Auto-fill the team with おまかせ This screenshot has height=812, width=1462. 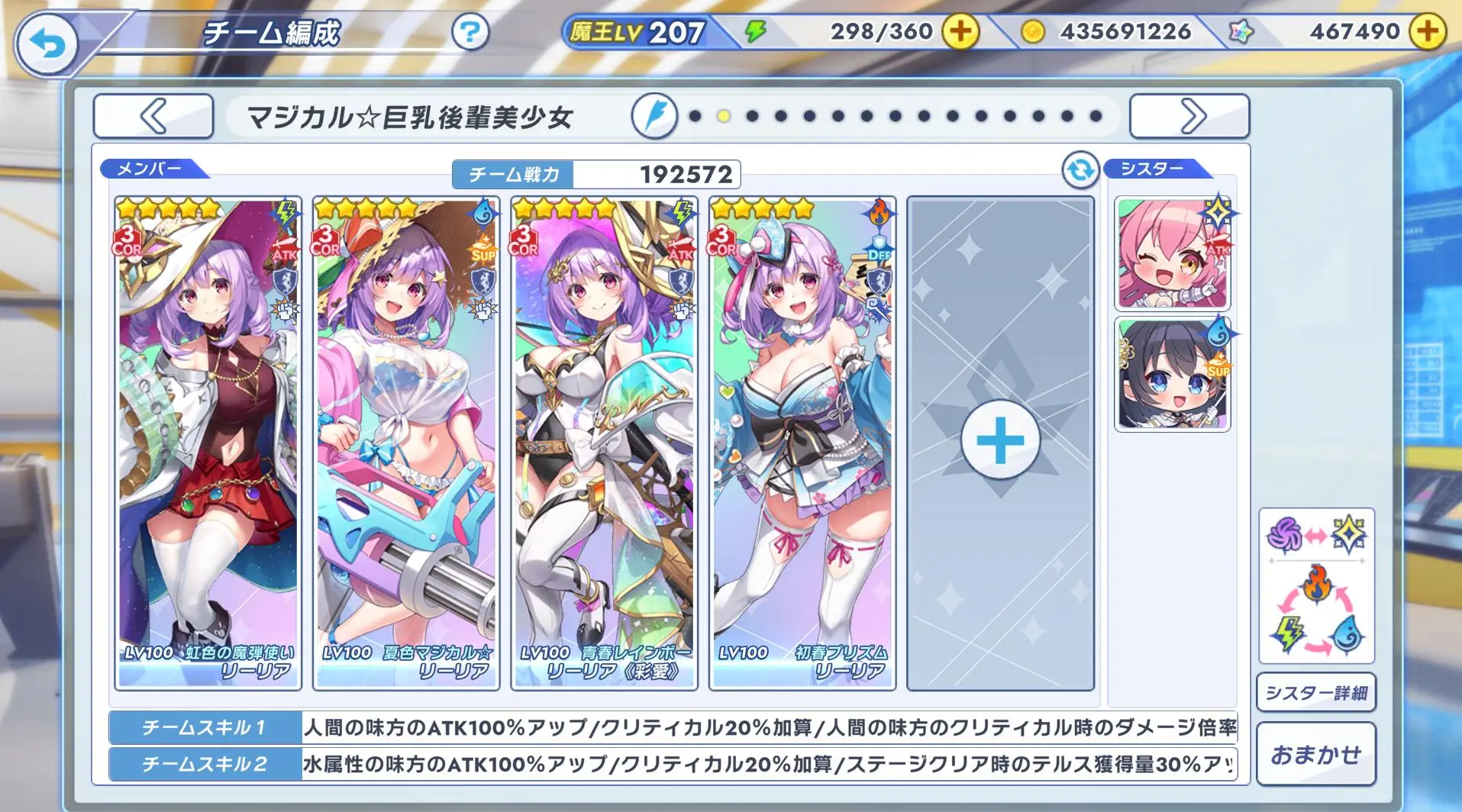tap(1316, 754)
